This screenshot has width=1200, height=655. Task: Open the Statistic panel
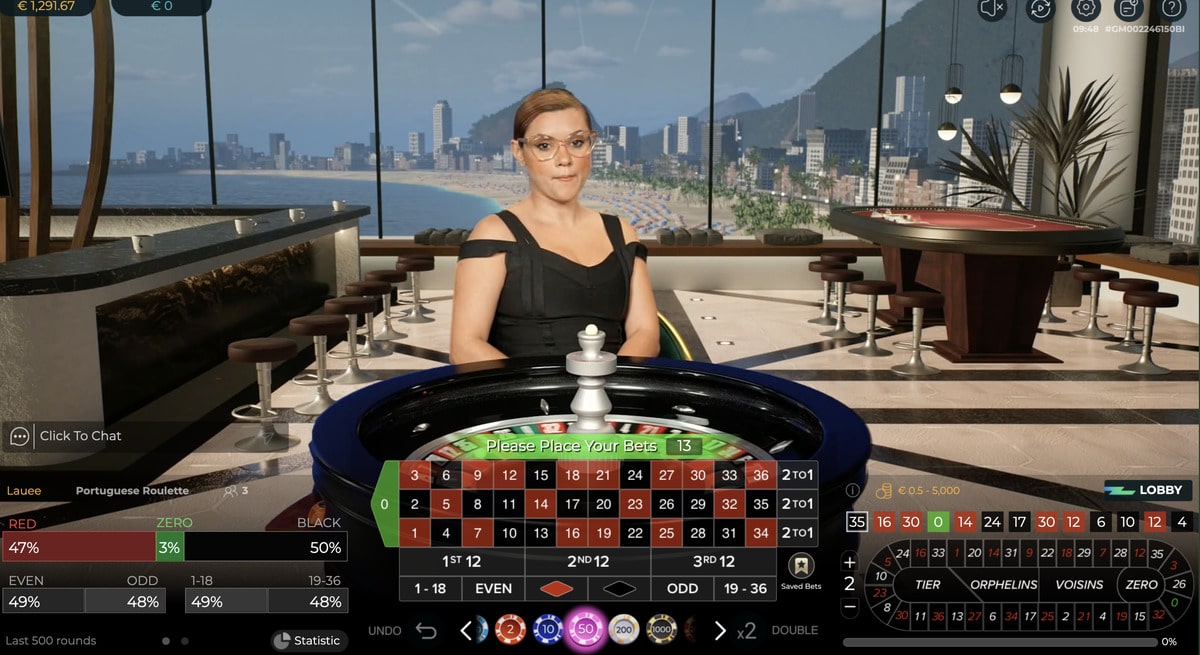[307, 640]
